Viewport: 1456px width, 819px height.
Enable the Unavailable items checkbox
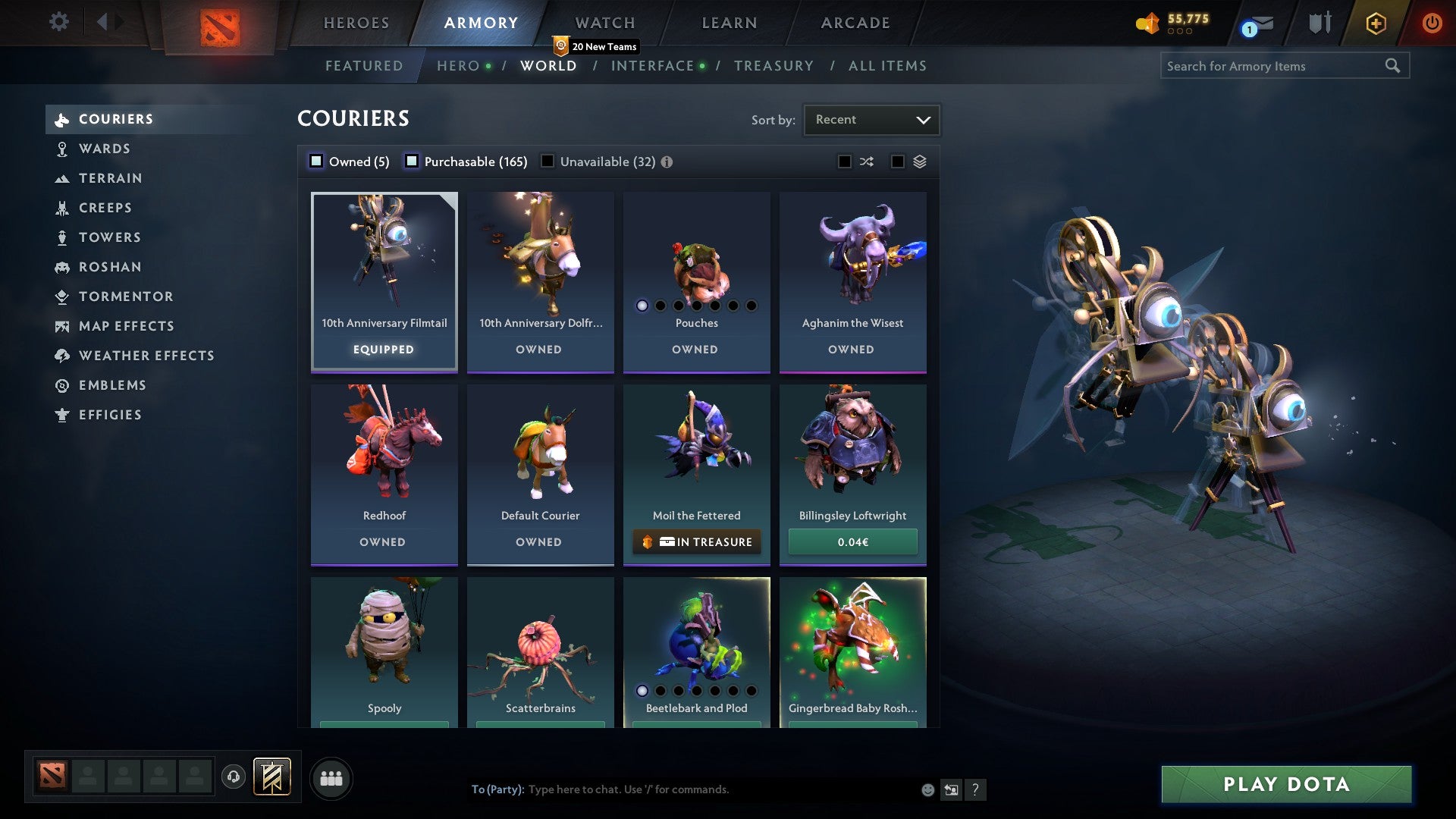[548, 161]
